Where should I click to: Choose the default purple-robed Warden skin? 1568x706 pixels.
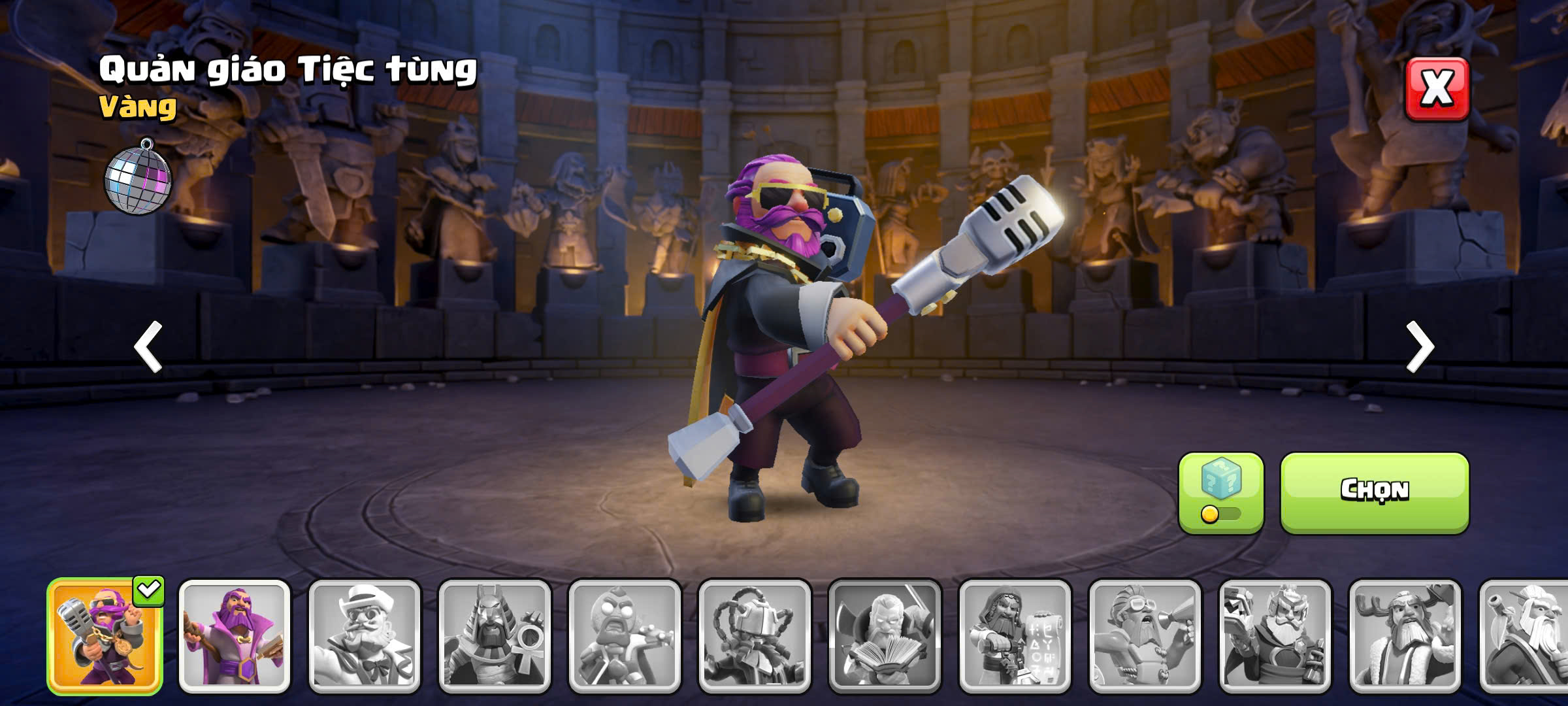pos(235,636)
